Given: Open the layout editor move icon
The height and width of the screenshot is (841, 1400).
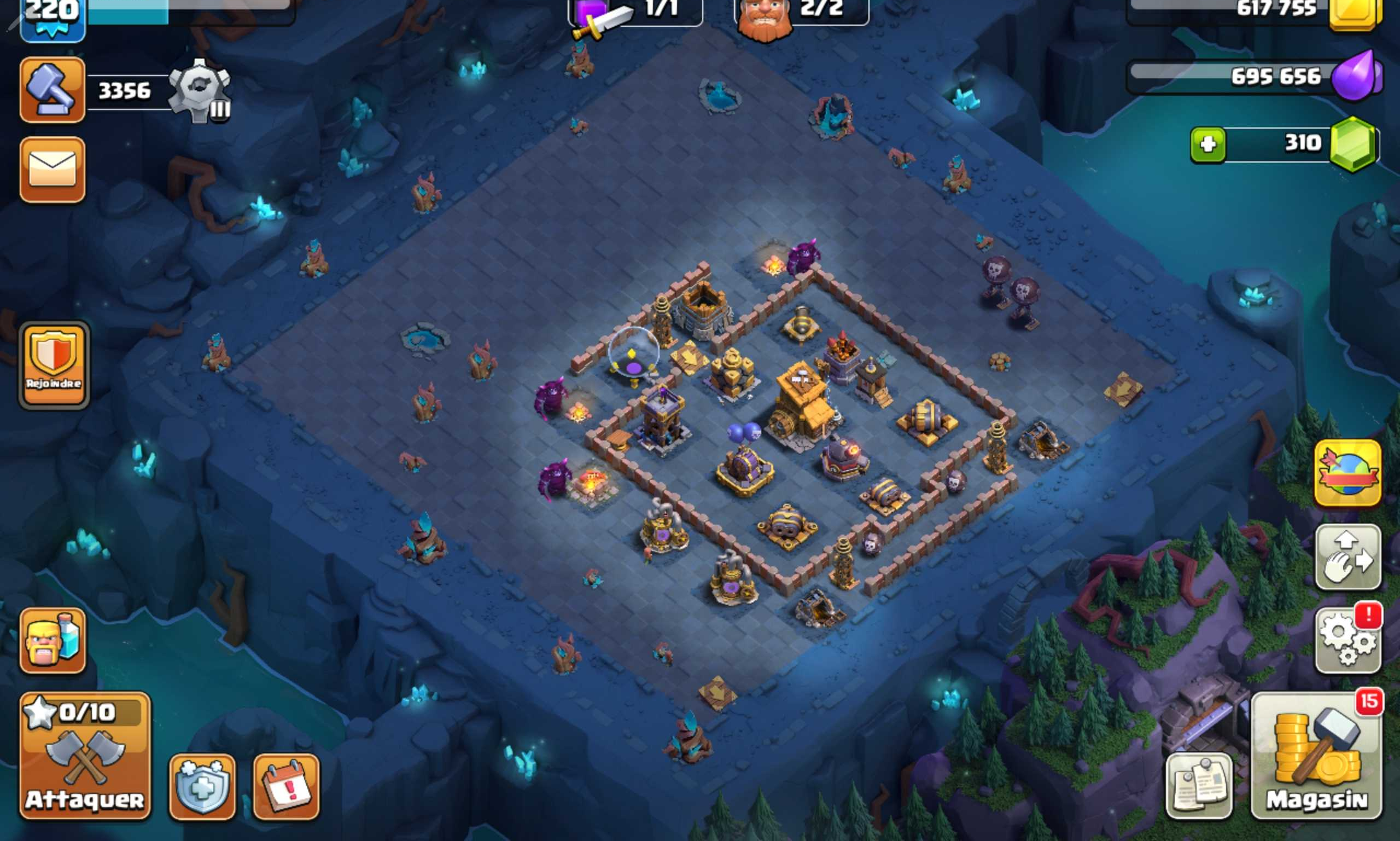Looking at the screenshot, I should click(x=1349, y=558).
